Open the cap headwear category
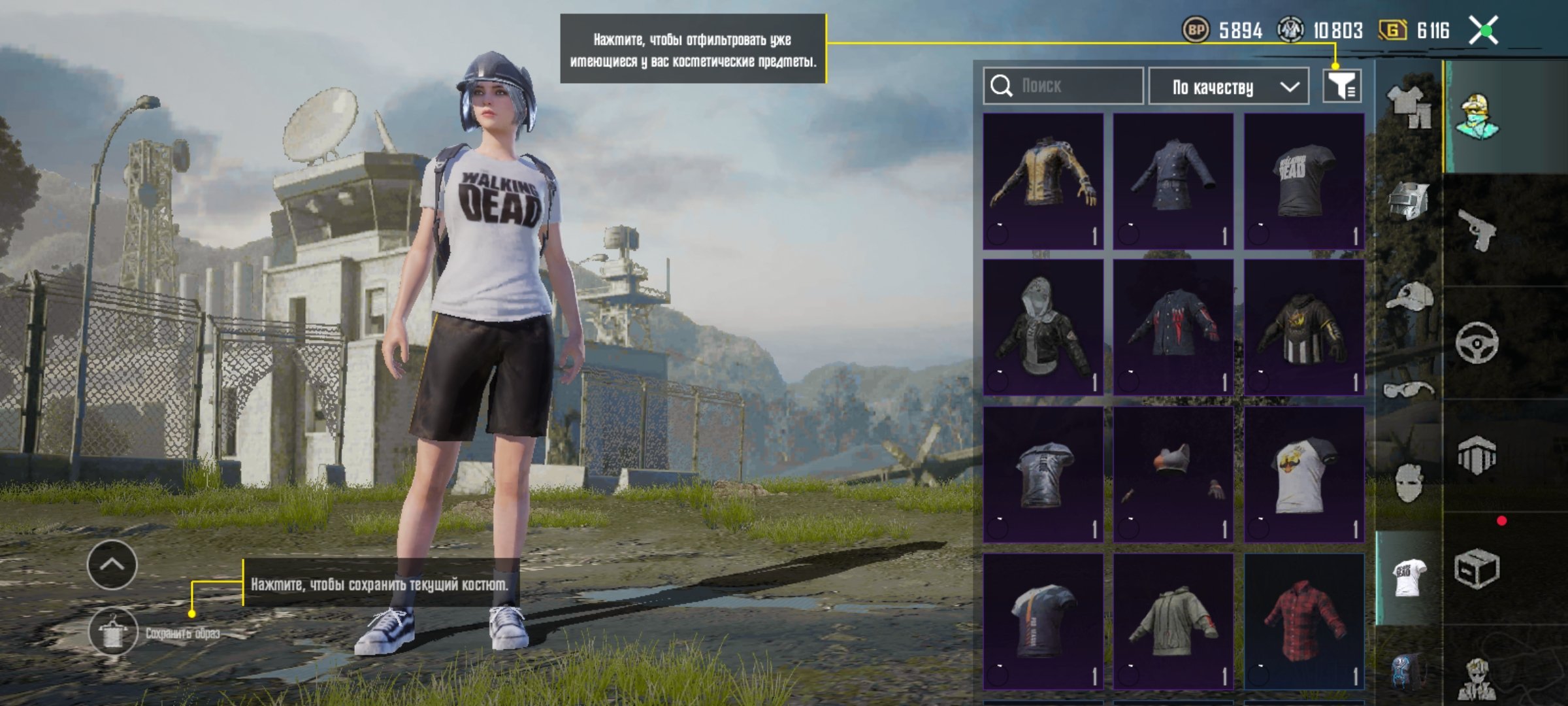 (x=1409, y=298)
